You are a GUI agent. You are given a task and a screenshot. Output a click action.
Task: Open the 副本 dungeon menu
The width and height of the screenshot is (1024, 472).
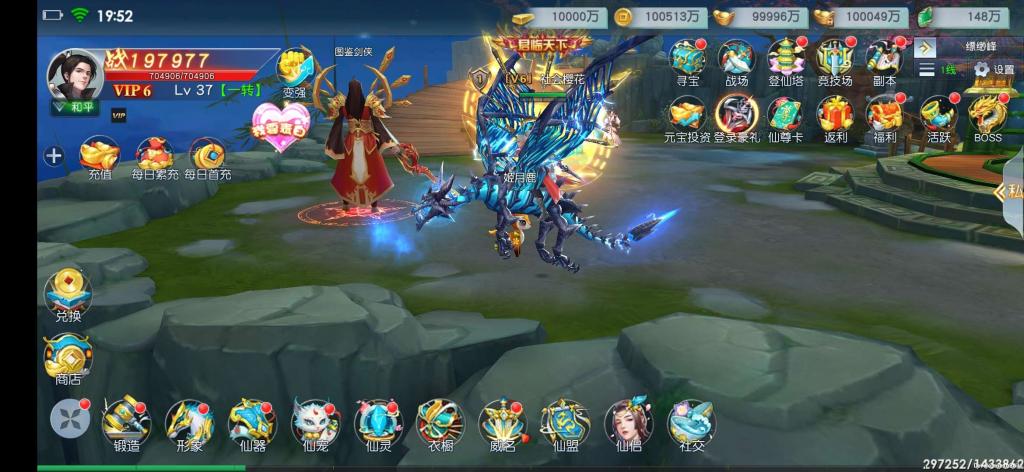tap(884, 59)
